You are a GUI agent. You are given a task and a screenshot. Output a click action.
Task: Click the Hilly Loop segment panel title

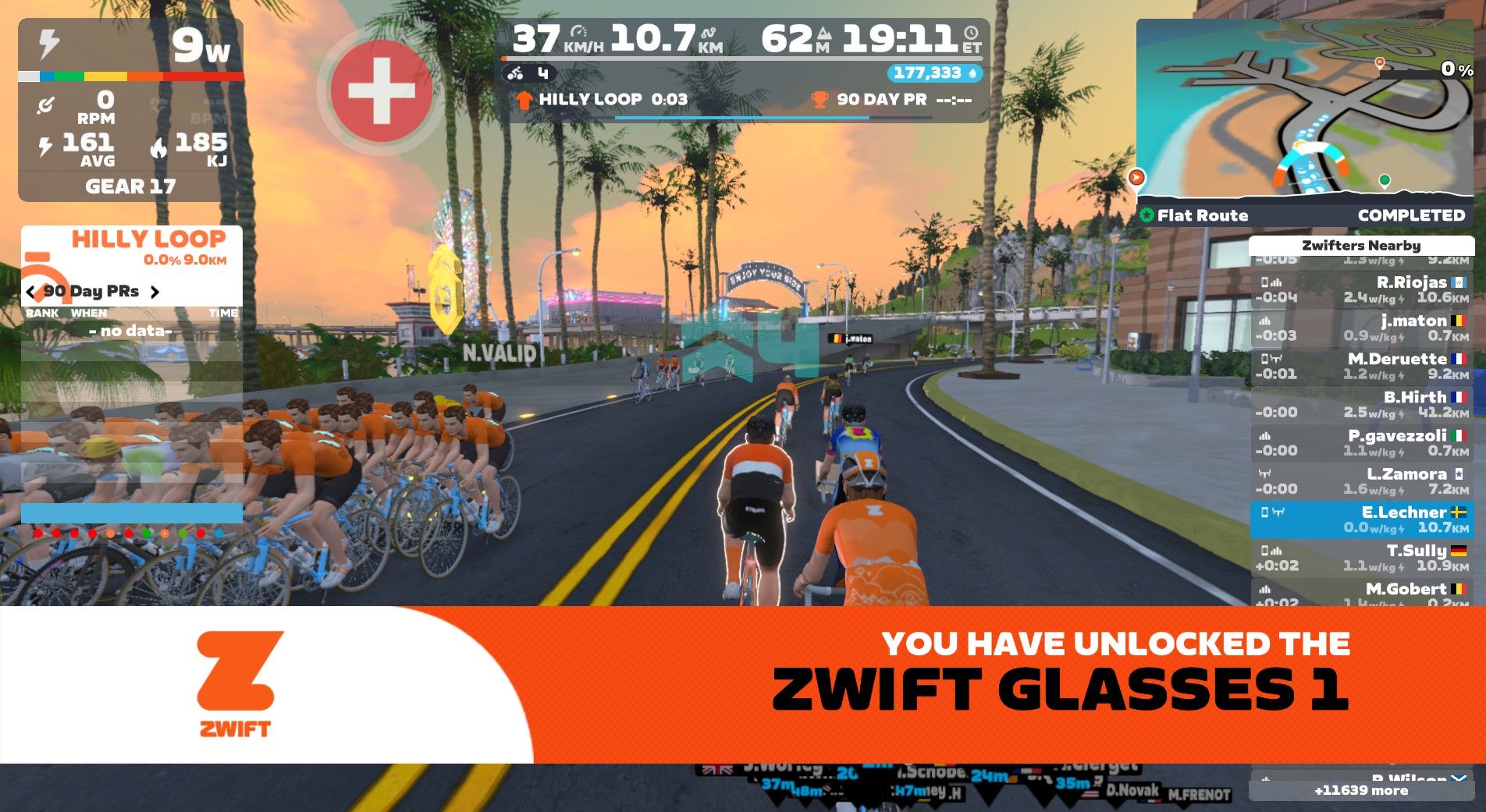click(x=148, y=239)
